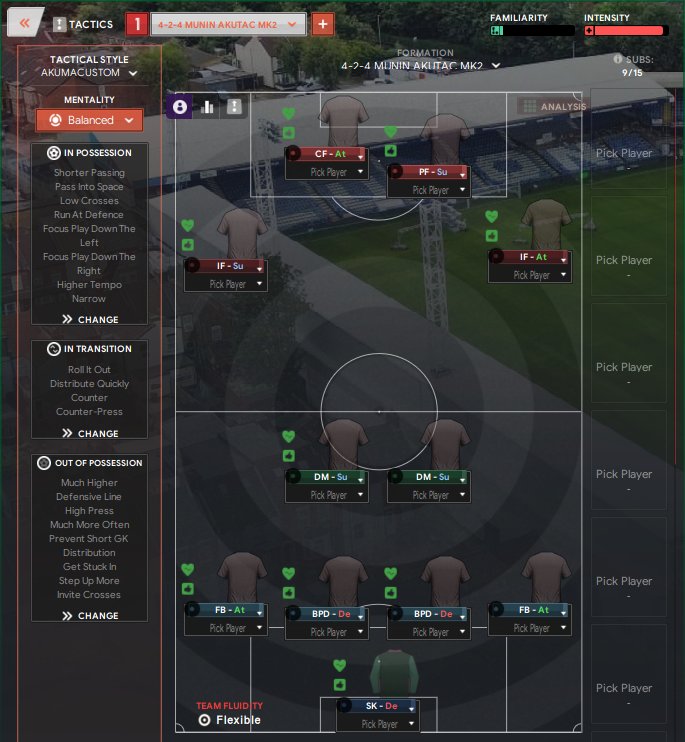685x742 pixels.
Task: Open the Tactics menu button
Action: click(x=83, y=23)
